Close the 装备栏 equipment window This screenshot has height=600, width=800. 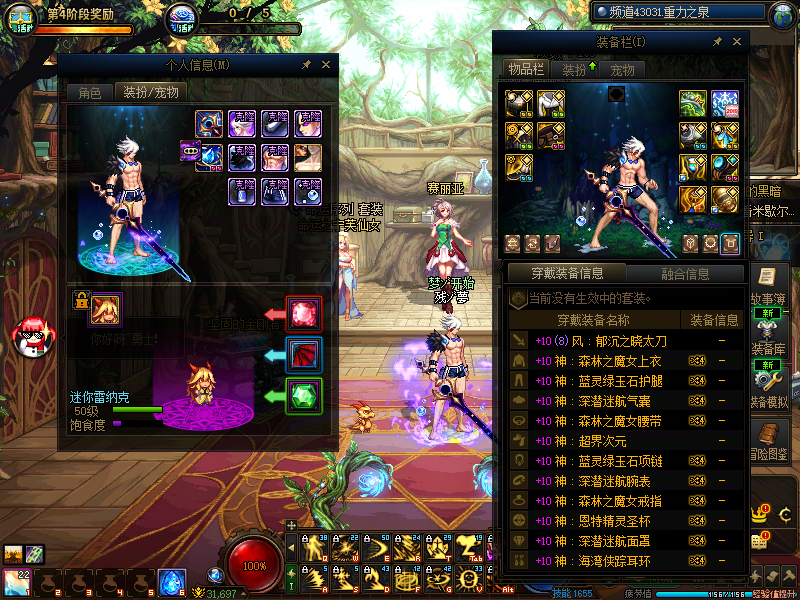[x=738, y=42]
